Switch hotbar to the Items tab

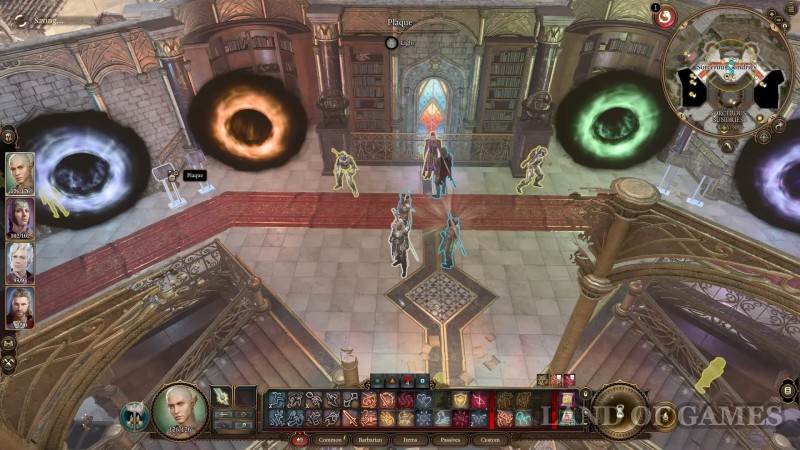[x=412, y=438]
